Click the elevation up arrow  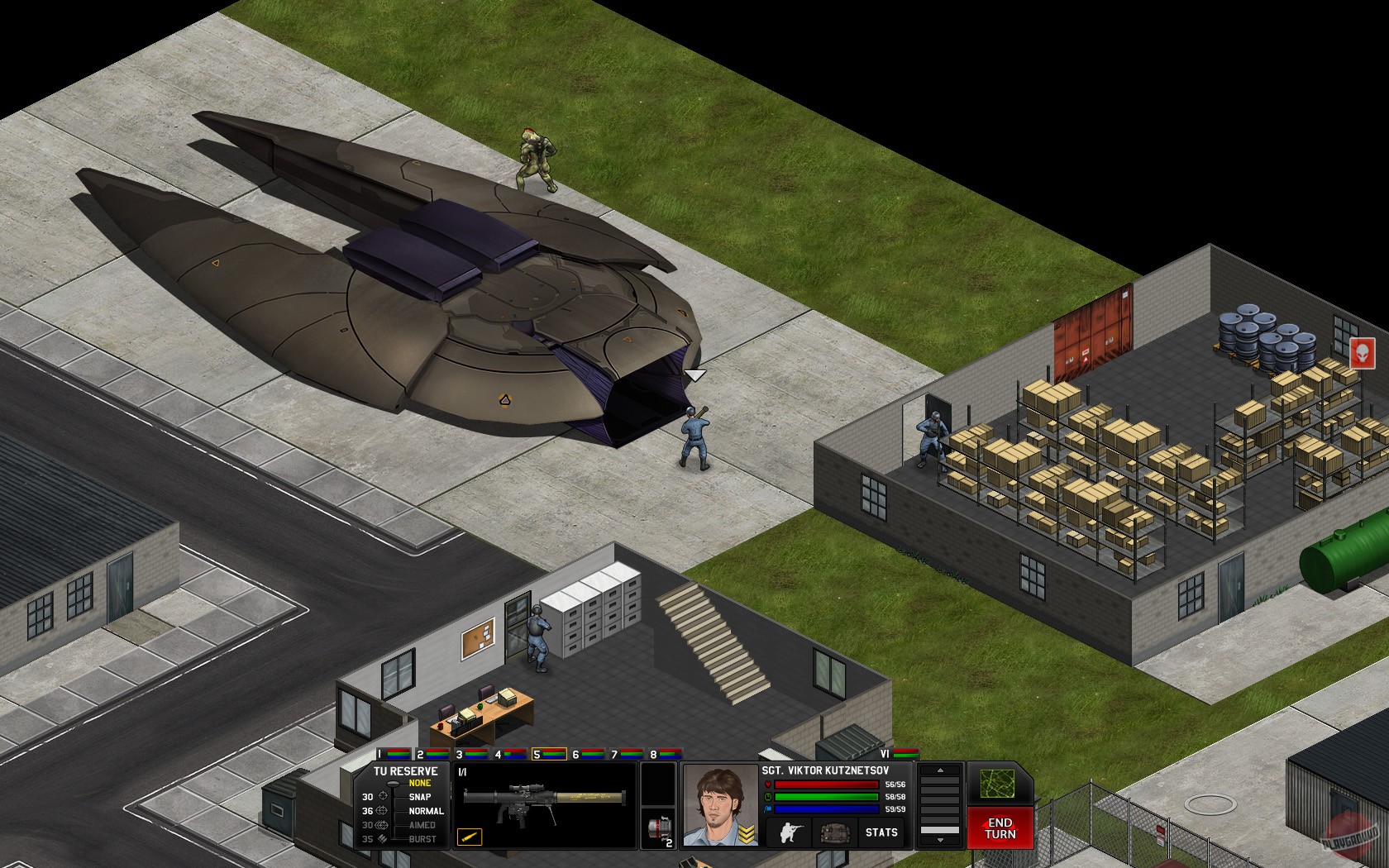pyautogui.click(x=939, y=770)
